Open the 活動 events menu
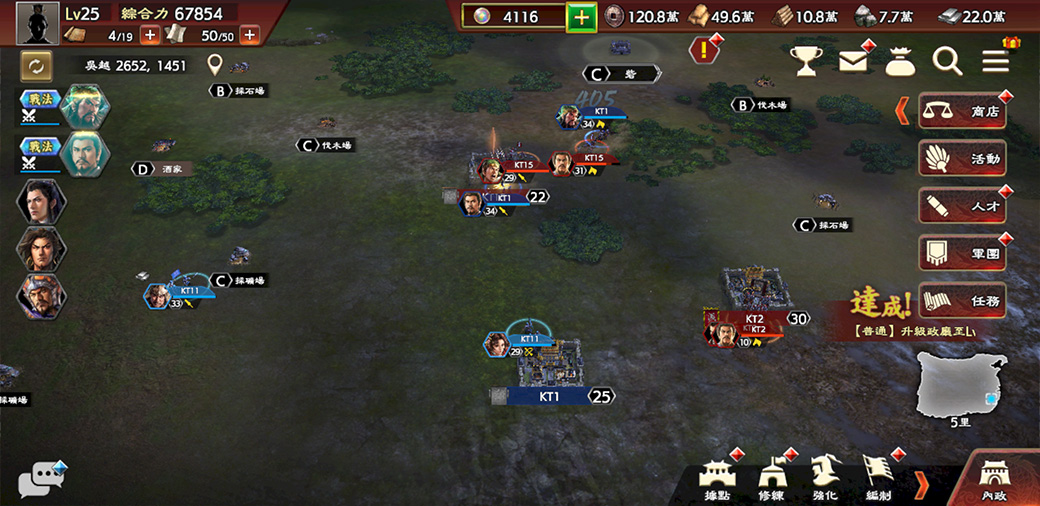Viewport: 1040px width, 506px height. [962, 158]
